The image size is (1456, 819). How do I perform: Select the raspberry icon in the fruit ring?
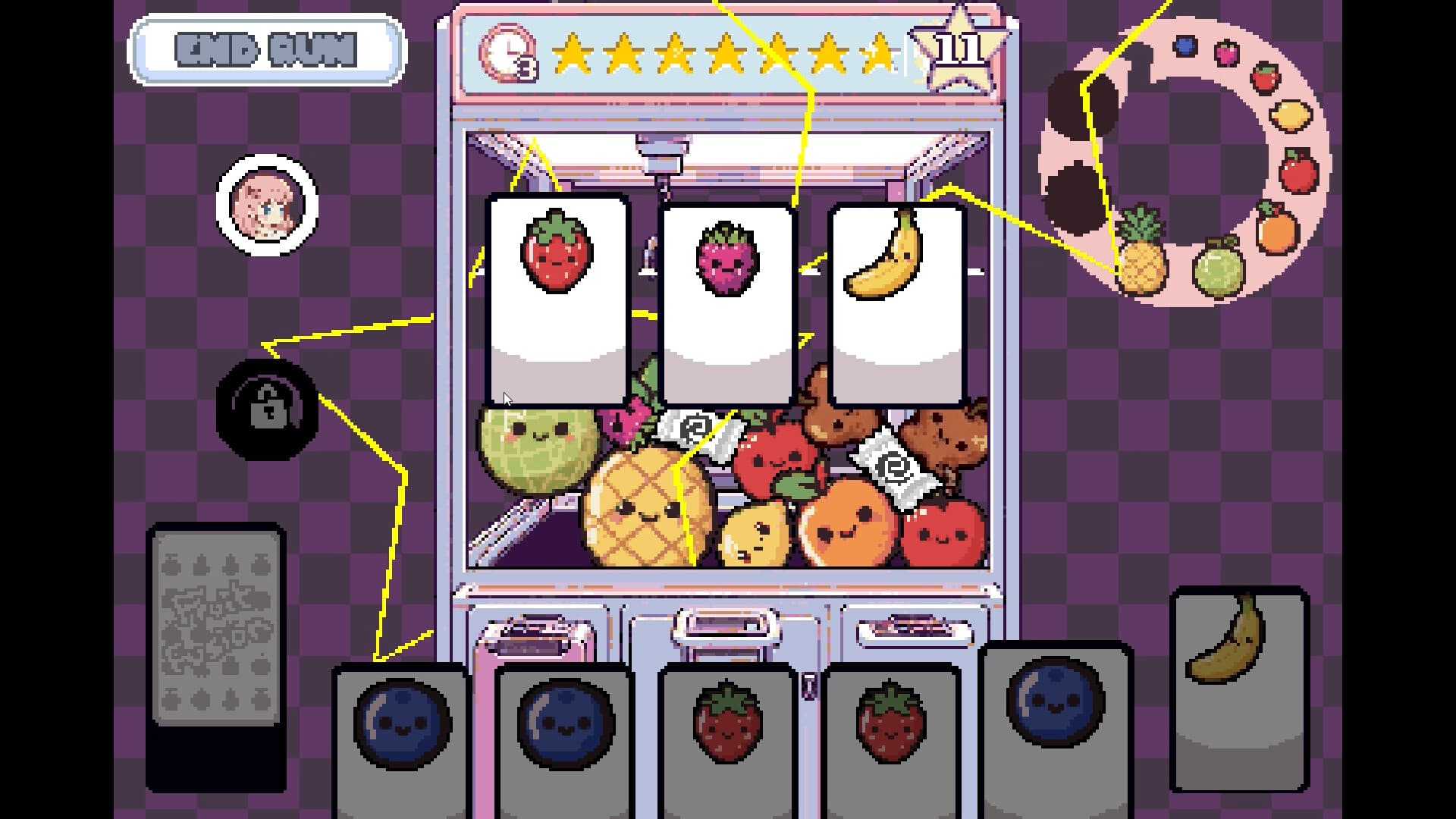pyautogui.click(x=1226, y=50)
